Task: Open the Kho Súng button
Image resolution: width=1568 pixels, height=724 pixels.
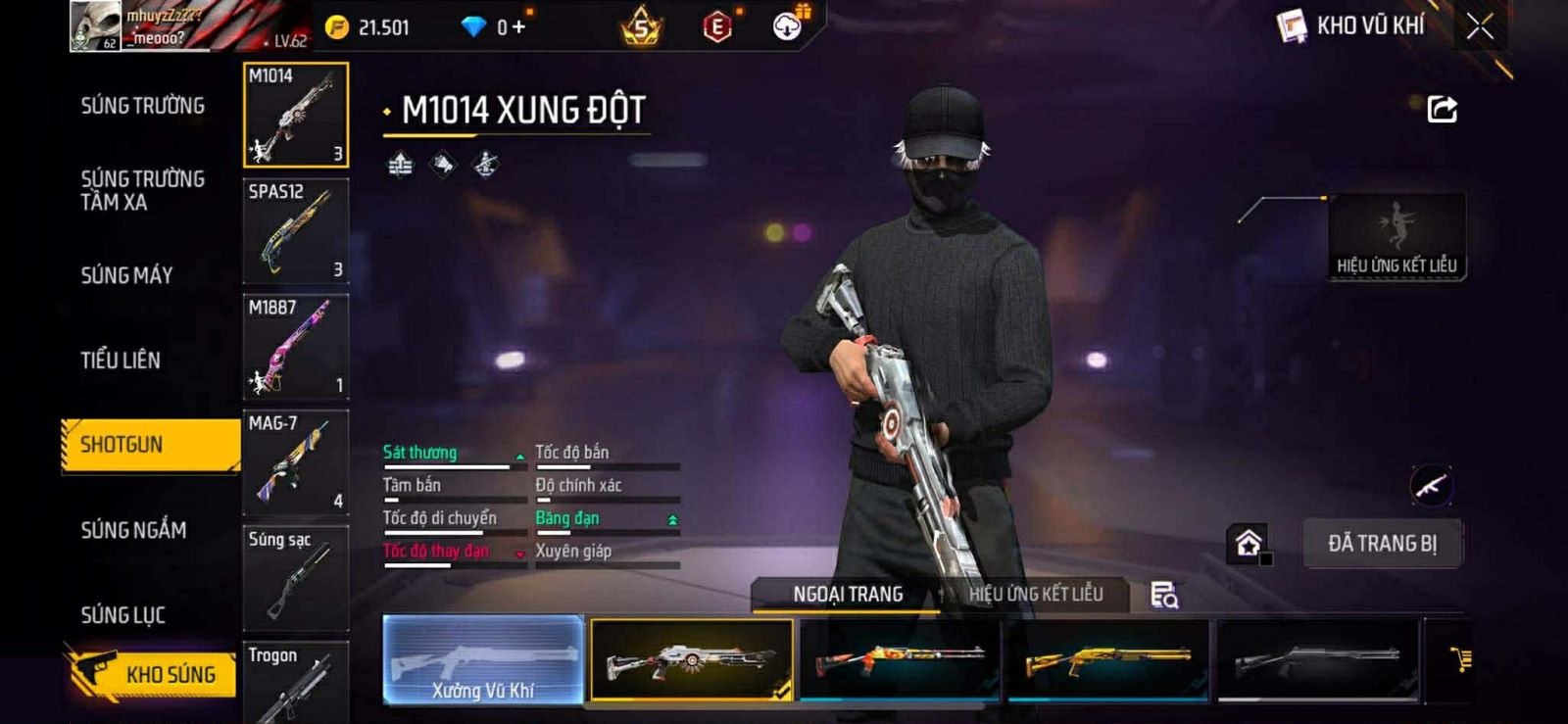Action: tap(152, 674)
